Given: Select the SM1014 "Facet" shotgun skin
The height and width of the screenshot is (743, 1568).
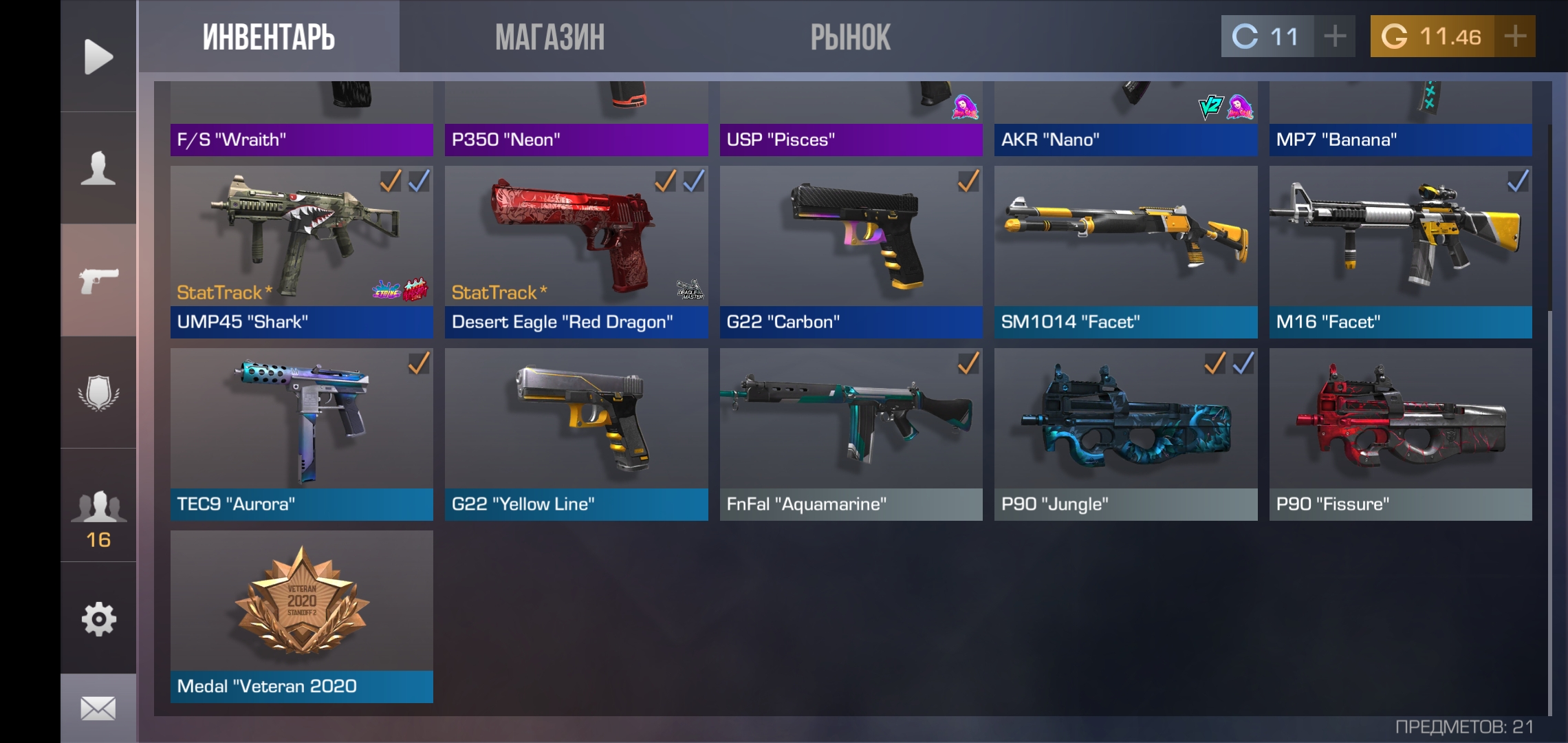Looking at the screenshot, I should click(x=1126, y=252).
